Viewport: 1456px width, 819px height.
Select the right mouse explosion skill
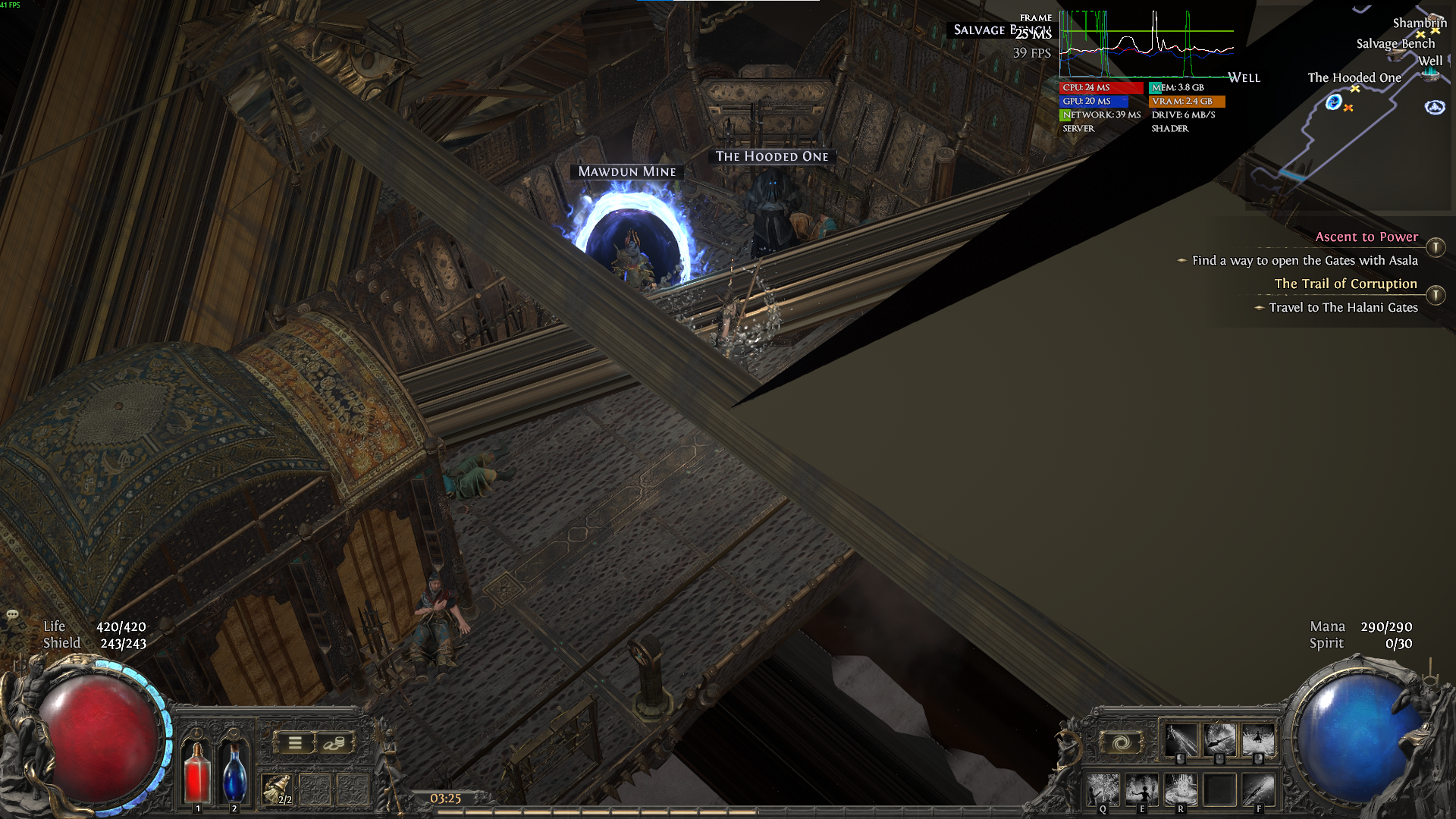[1258, 739]
